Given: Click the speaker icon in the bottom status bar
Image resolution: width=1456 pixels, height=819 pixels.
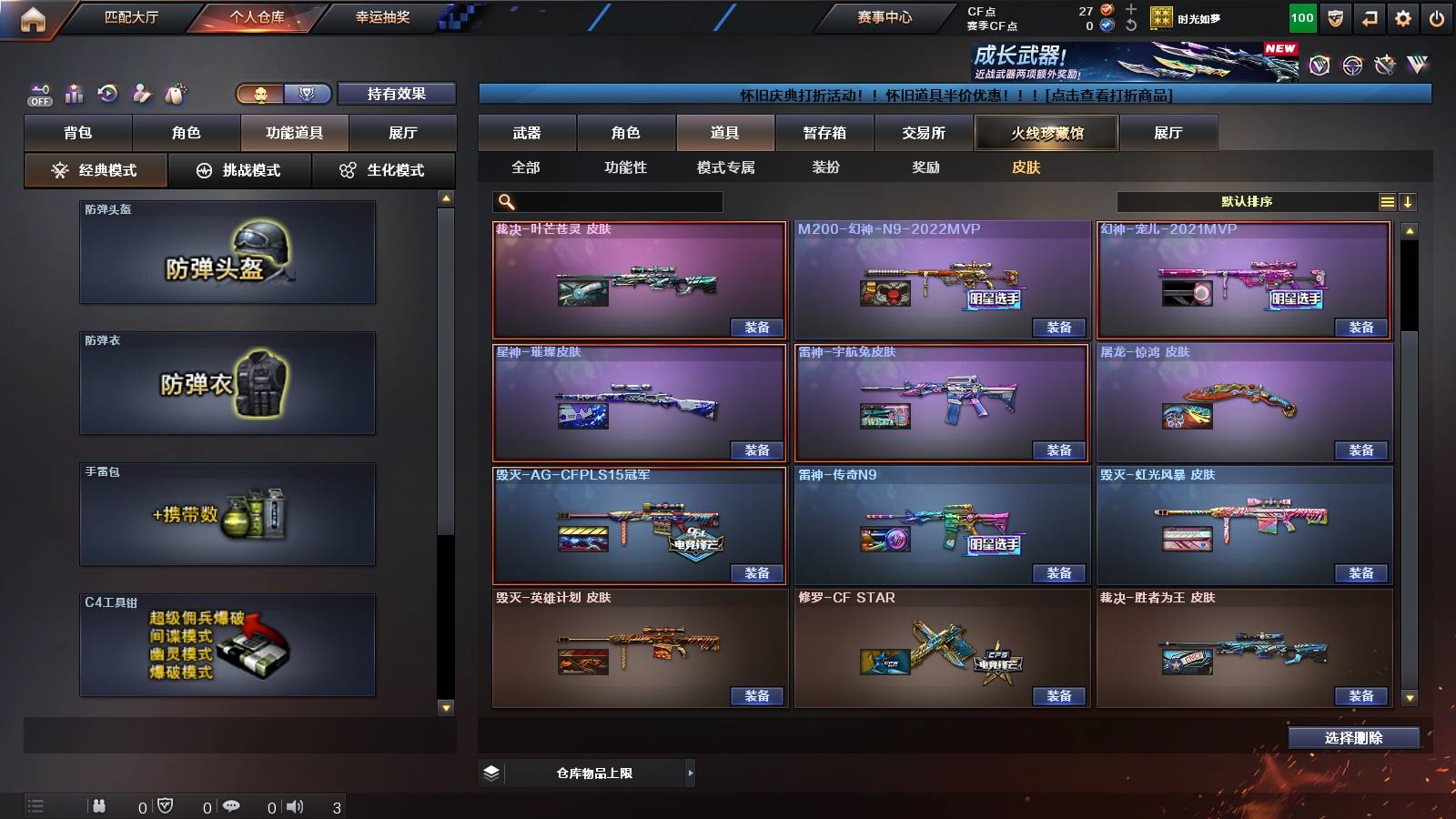Looking at the screenshot, I should (293, 805).
